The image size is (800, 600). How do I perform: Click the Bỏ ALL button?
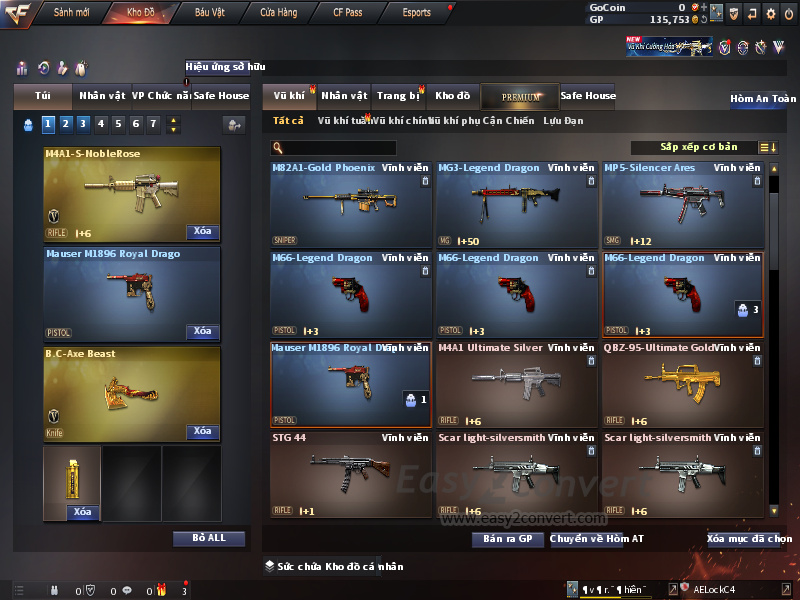(208, 538)
